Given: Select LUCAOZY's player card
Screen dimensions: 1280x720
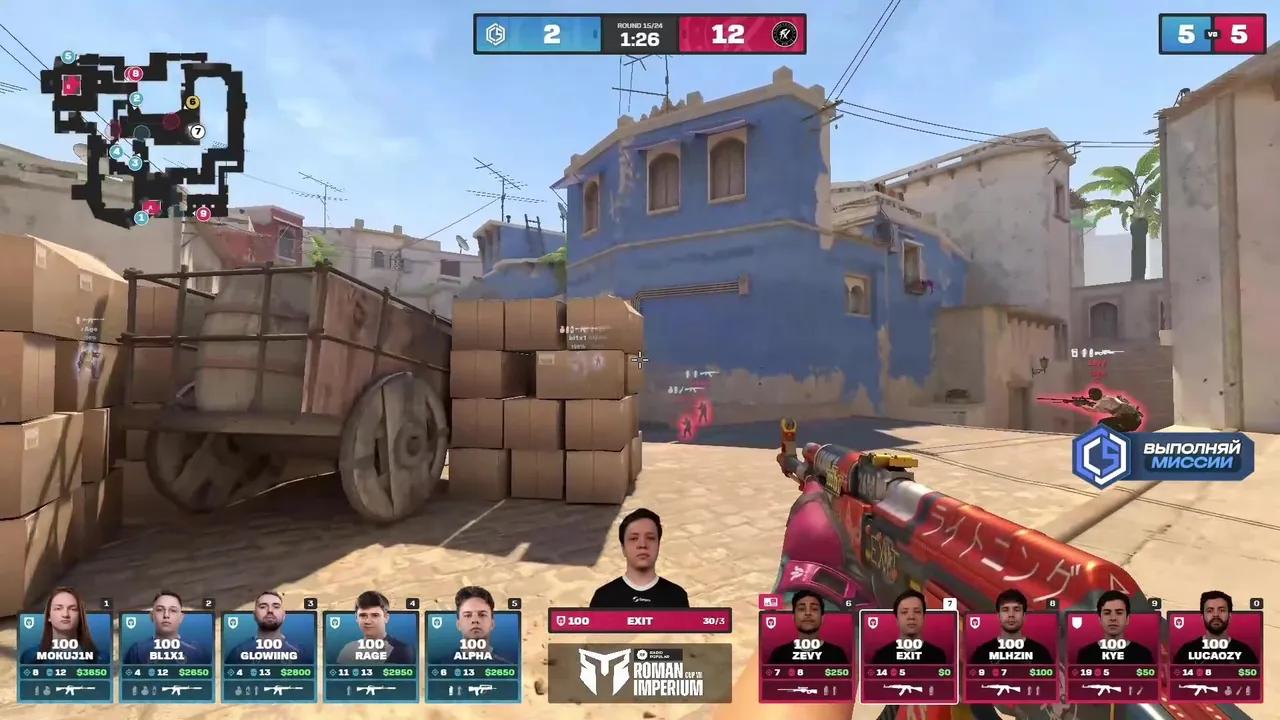Looking at the screenshot, I should 1214,650.
